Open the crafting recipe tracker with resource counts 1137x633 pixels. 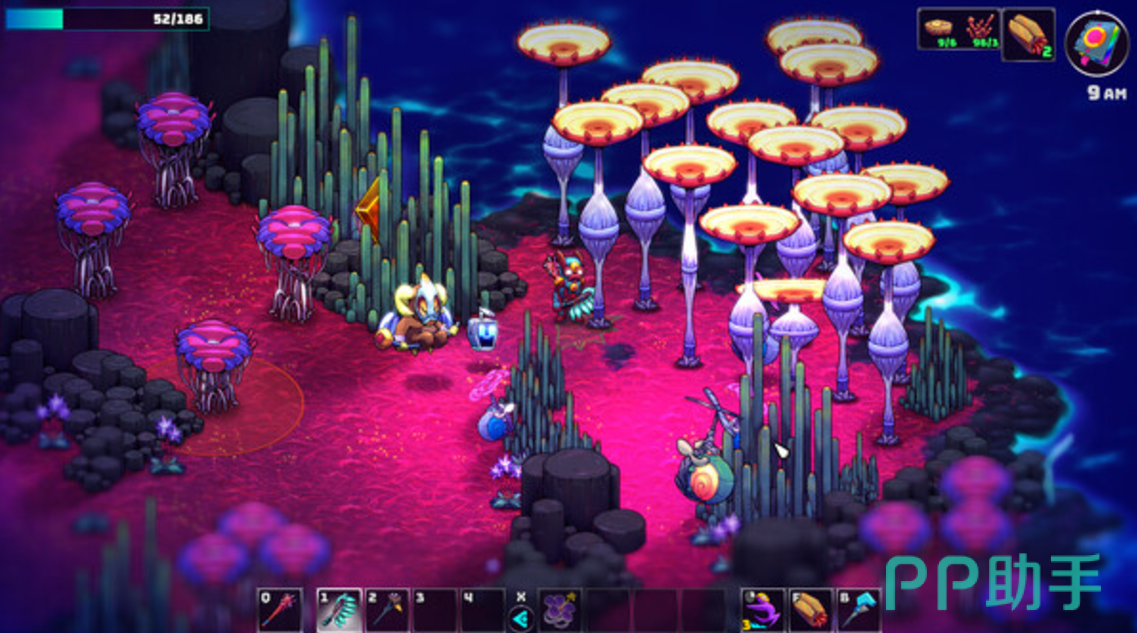958,30
